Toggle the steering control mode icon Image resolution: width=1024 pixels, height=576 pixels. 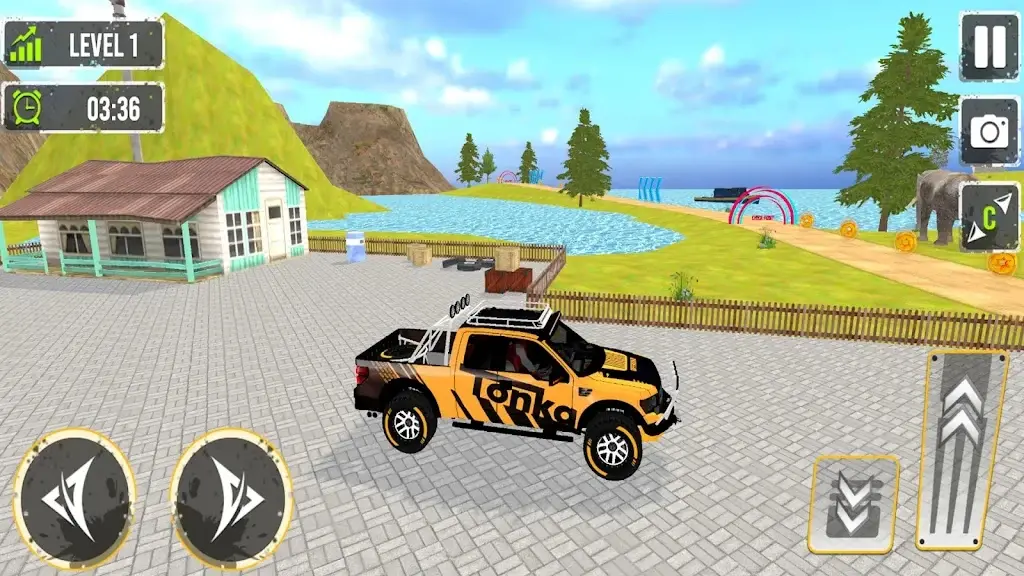coord(989,217)
